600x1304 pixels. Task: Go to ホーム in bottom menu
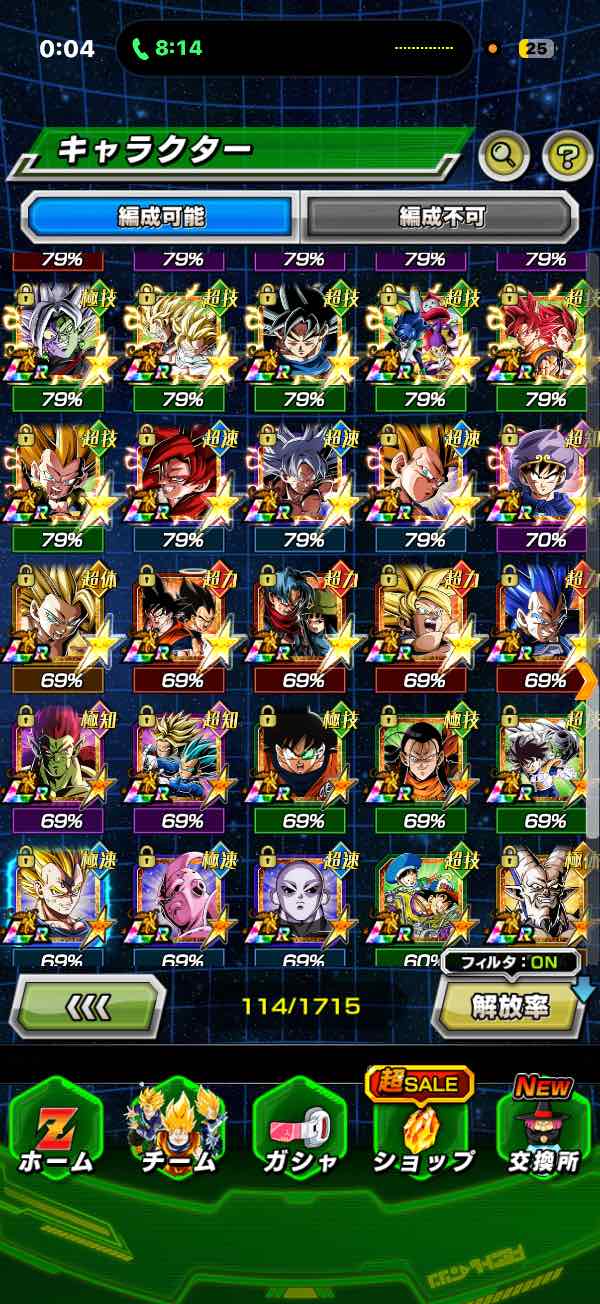click(55, 1131)
